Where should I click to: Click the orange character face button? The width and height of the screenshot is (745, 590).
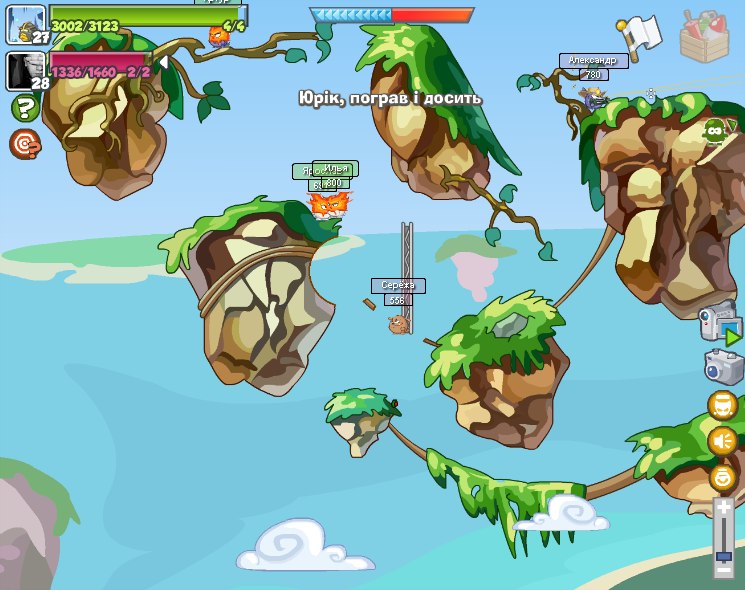click(723, 405)
